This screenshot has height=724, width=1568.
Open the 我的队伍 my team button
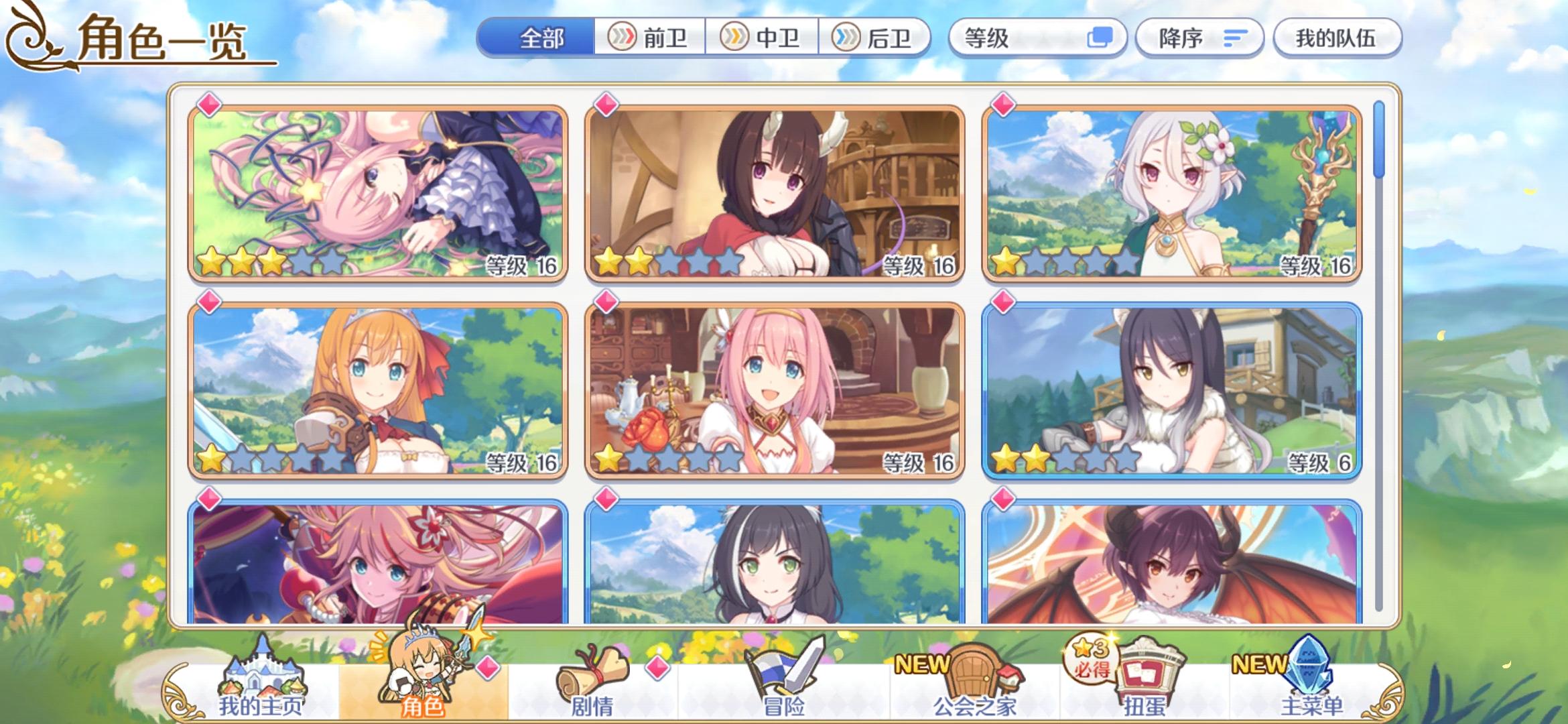[x=1337, y=38]
